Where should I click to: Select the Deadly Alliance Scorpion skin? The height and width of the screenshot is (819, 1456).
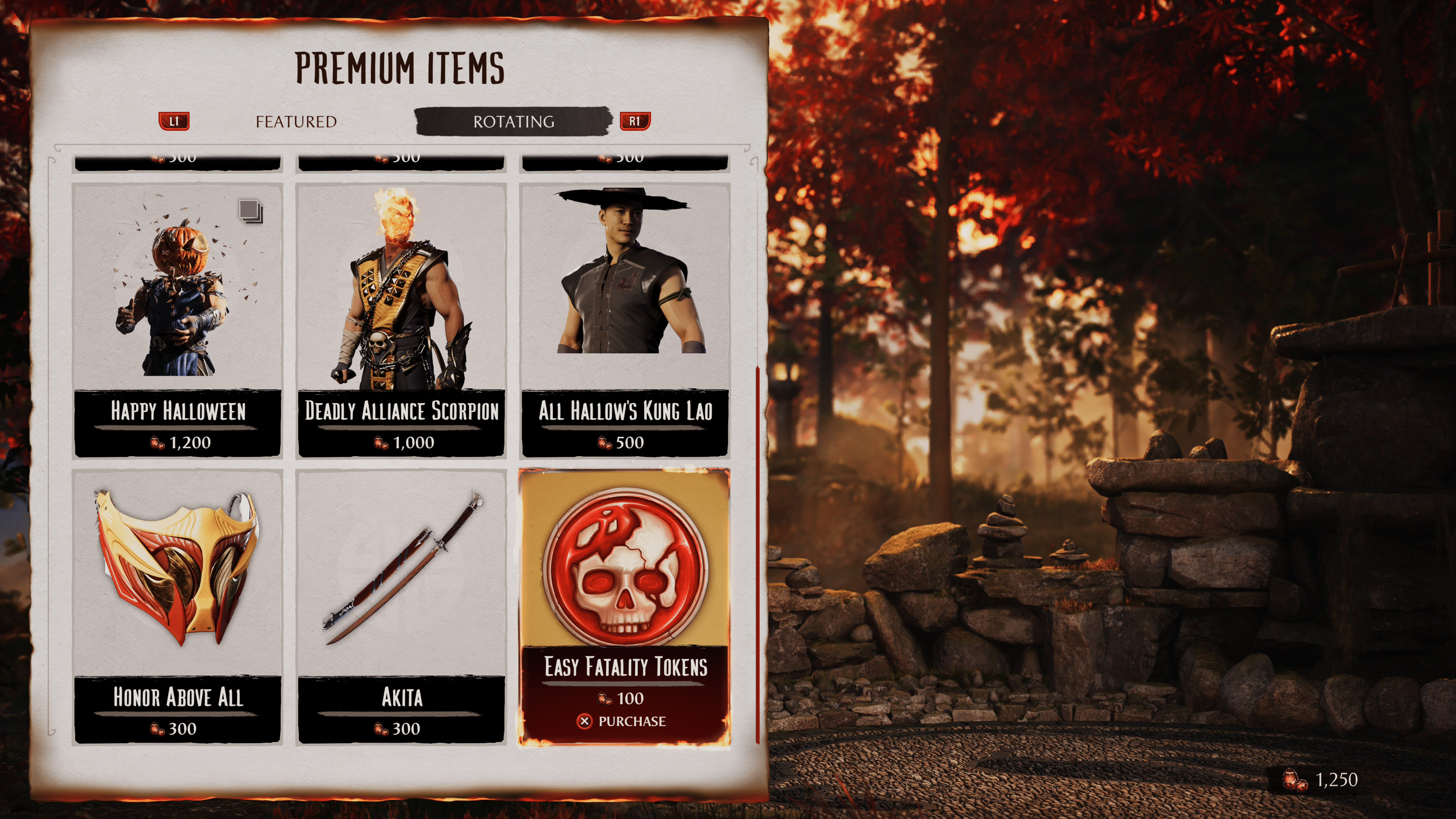401,319
